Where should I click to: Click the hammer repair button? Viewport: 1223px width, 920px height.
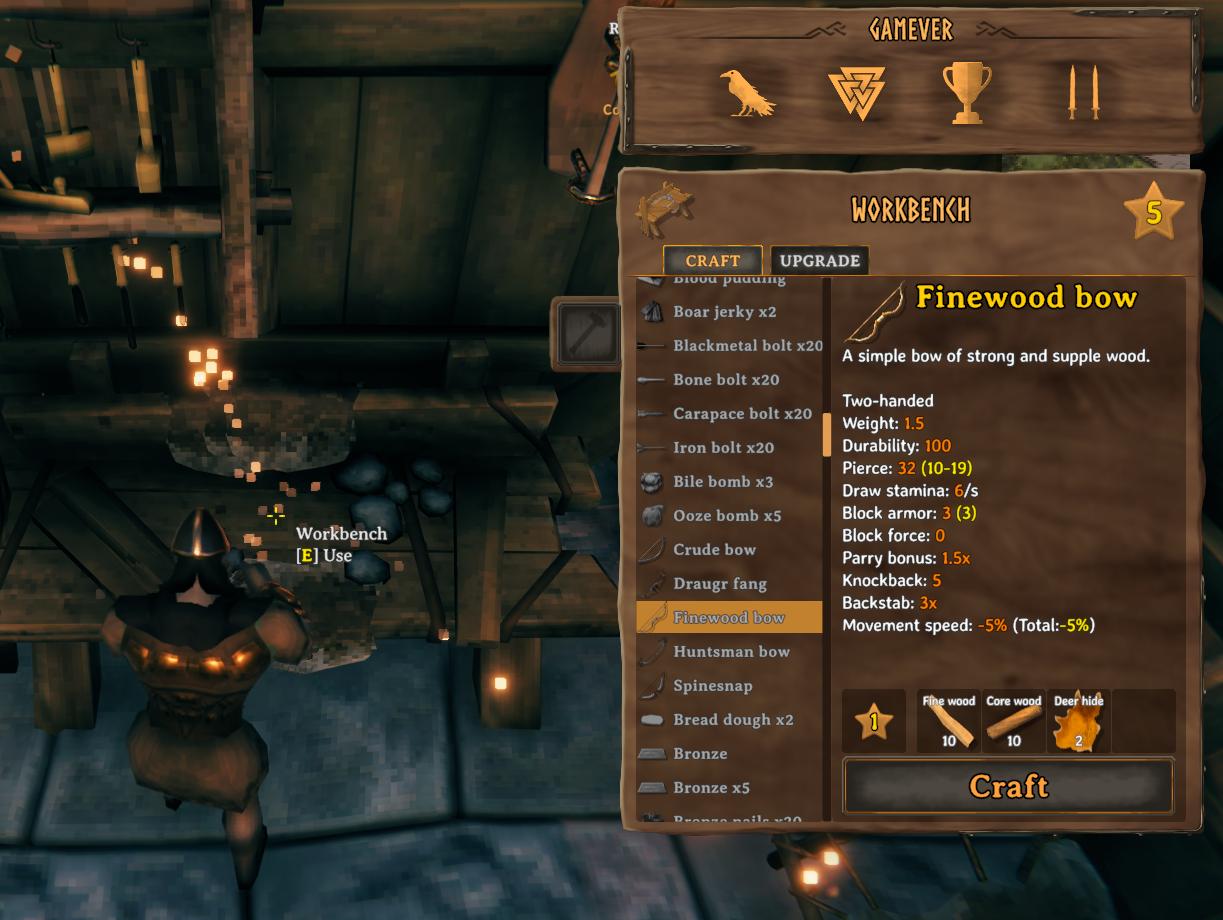586,332
